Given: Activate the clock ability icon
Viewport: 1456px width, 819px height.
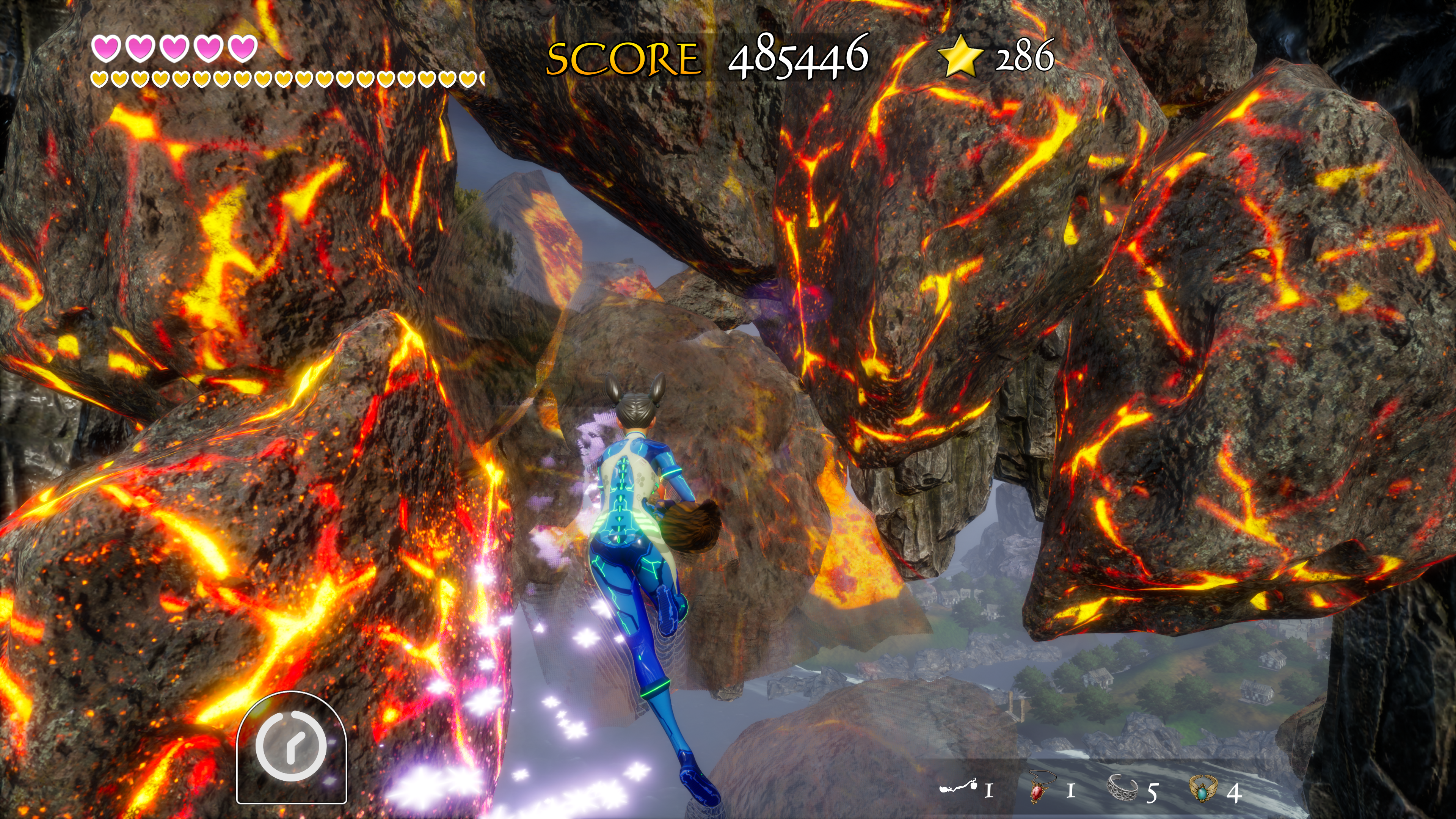Looking at the screenshot, I should pos(291,746).
